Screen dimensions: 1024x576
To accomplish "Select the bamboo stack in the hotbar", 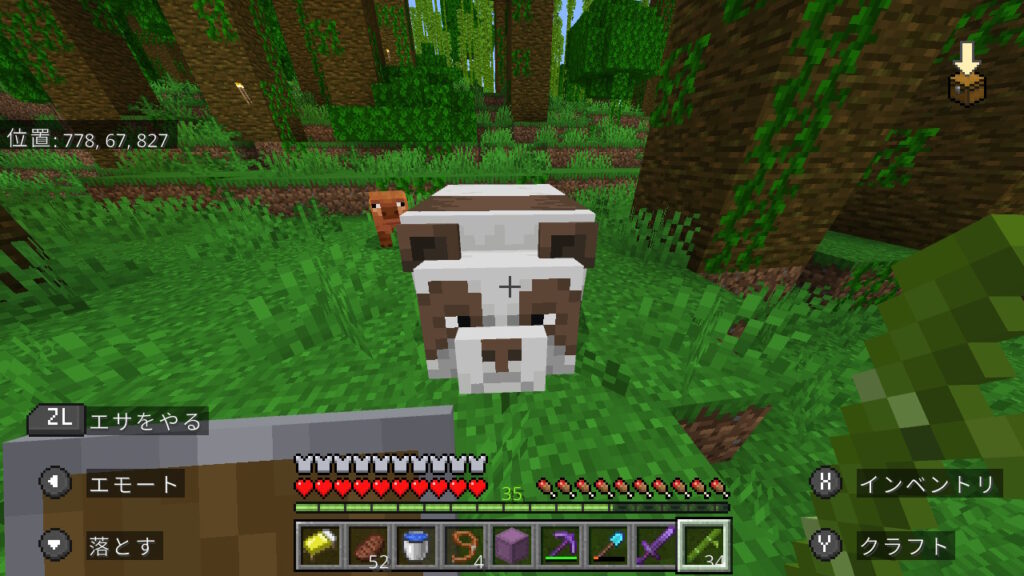I will pyautogui.click(x=704, y=546).
